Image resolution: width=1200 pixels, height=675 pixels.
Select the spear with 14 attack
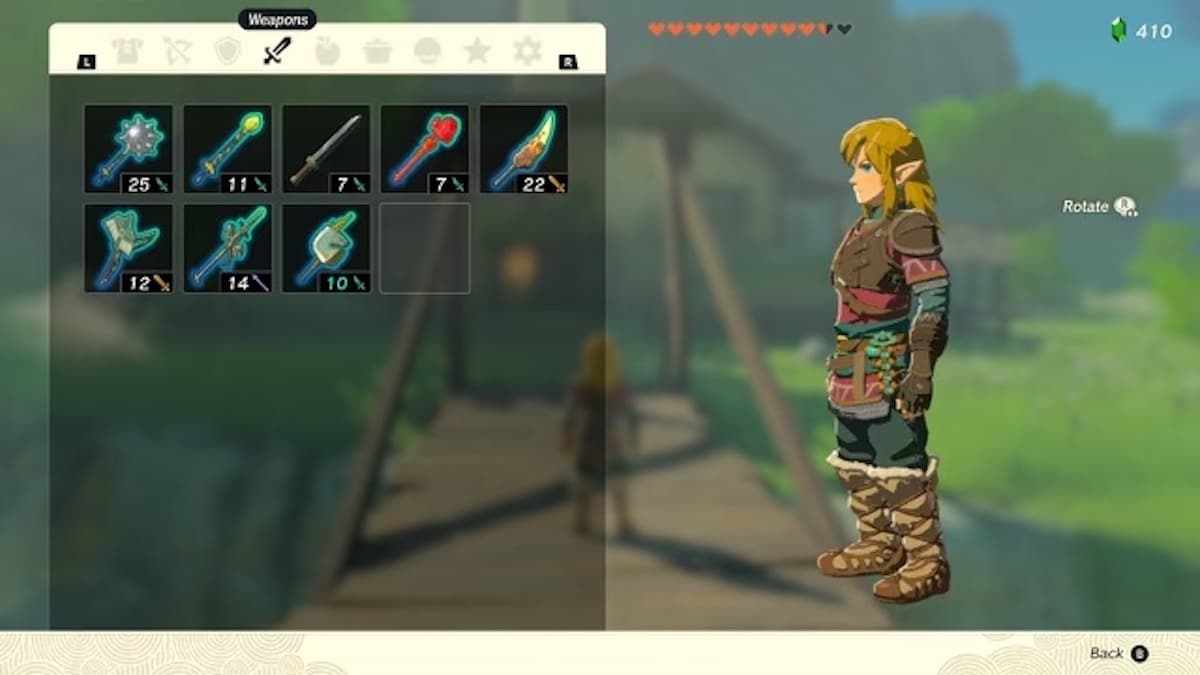[227, 248]
